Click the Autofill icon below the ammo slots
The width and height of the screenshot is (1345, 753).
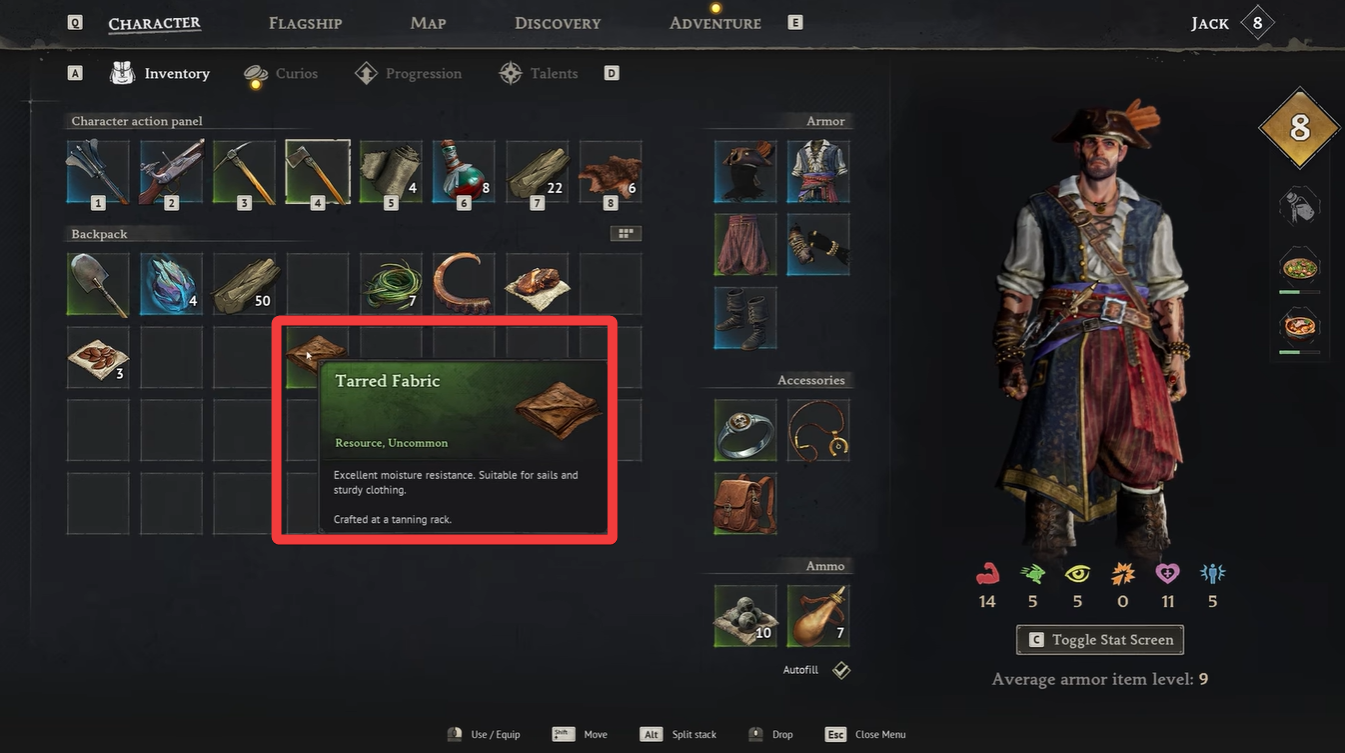click(x=840, y=669)
